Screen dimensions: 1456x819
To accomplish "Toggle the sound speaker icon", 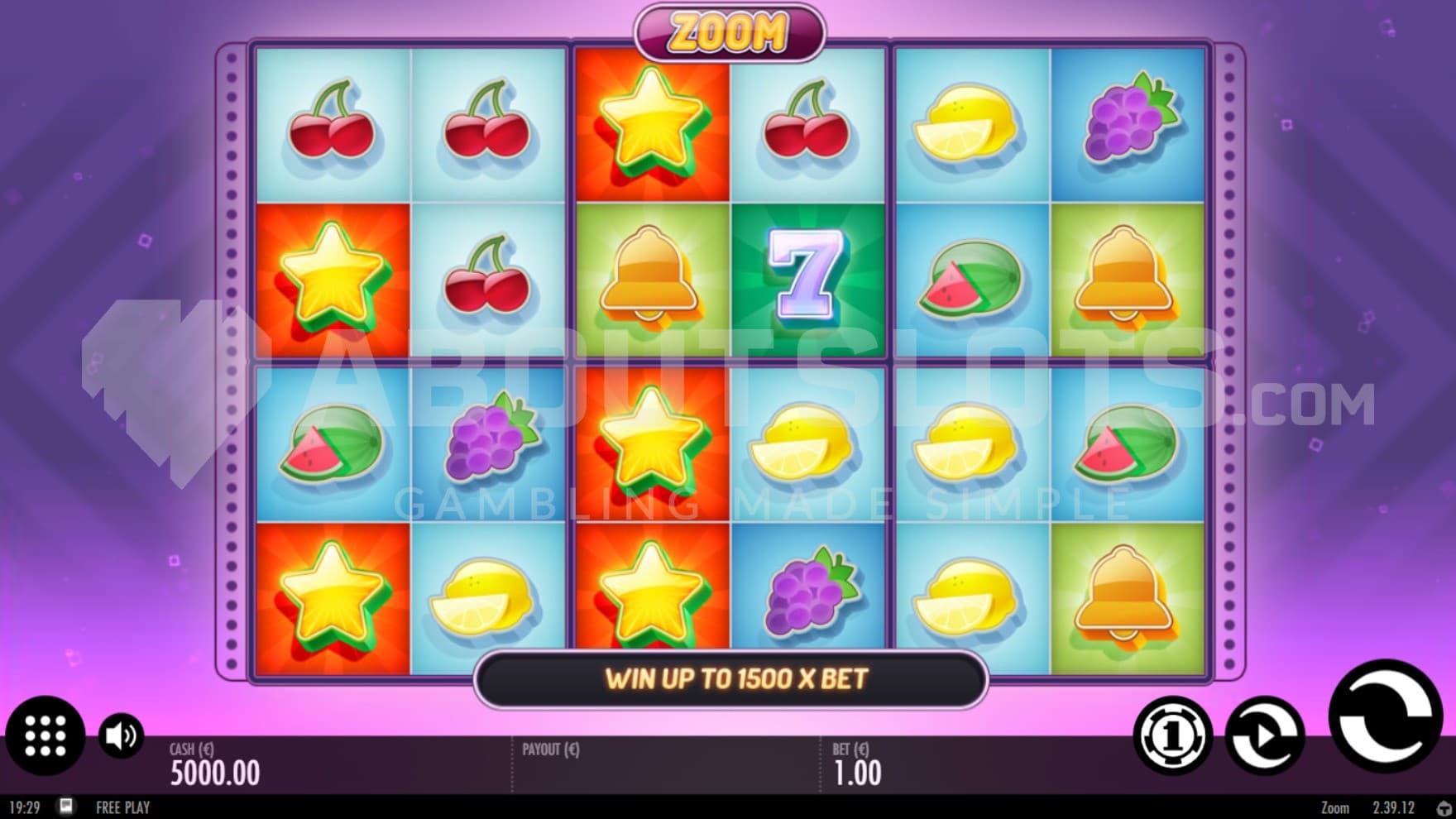I will (121, 735).
